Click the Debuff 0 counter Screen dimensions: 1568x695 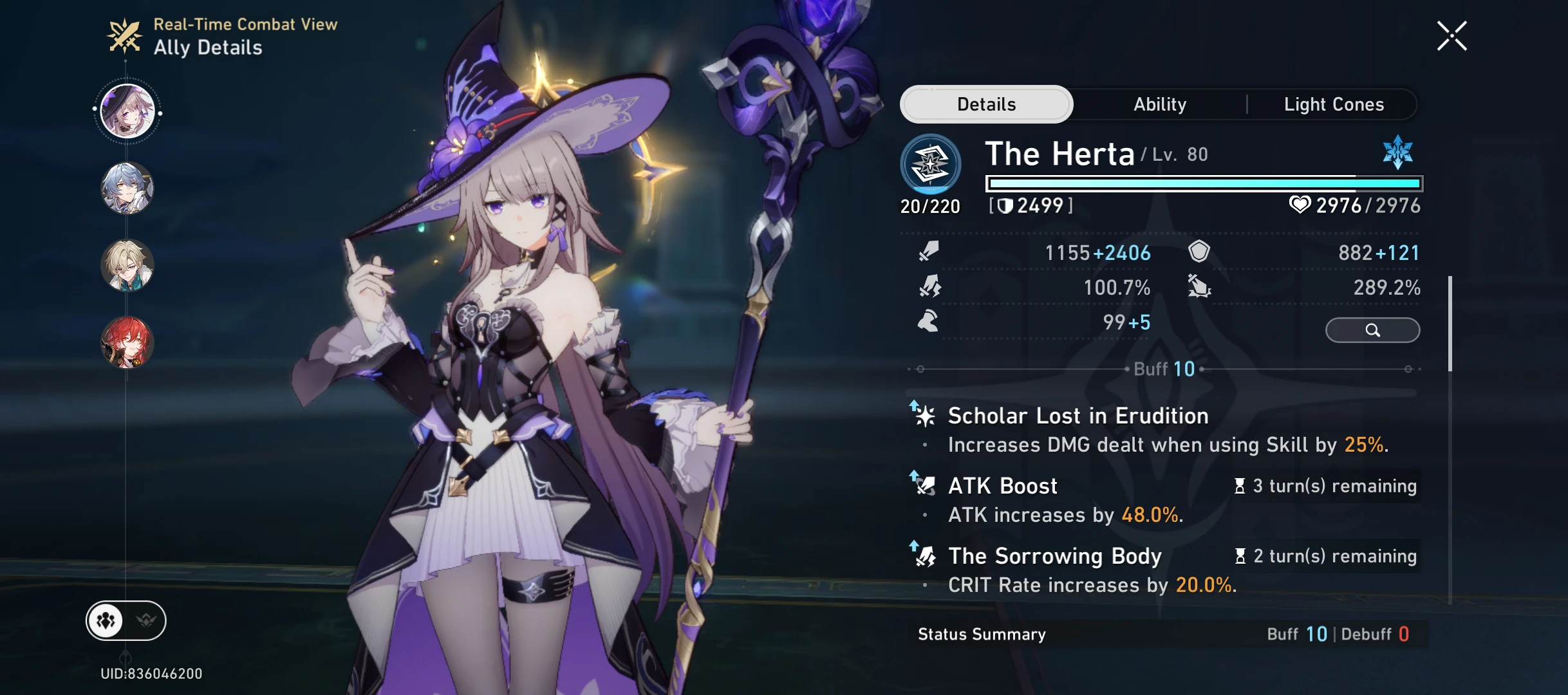(x=1384, y=634)
